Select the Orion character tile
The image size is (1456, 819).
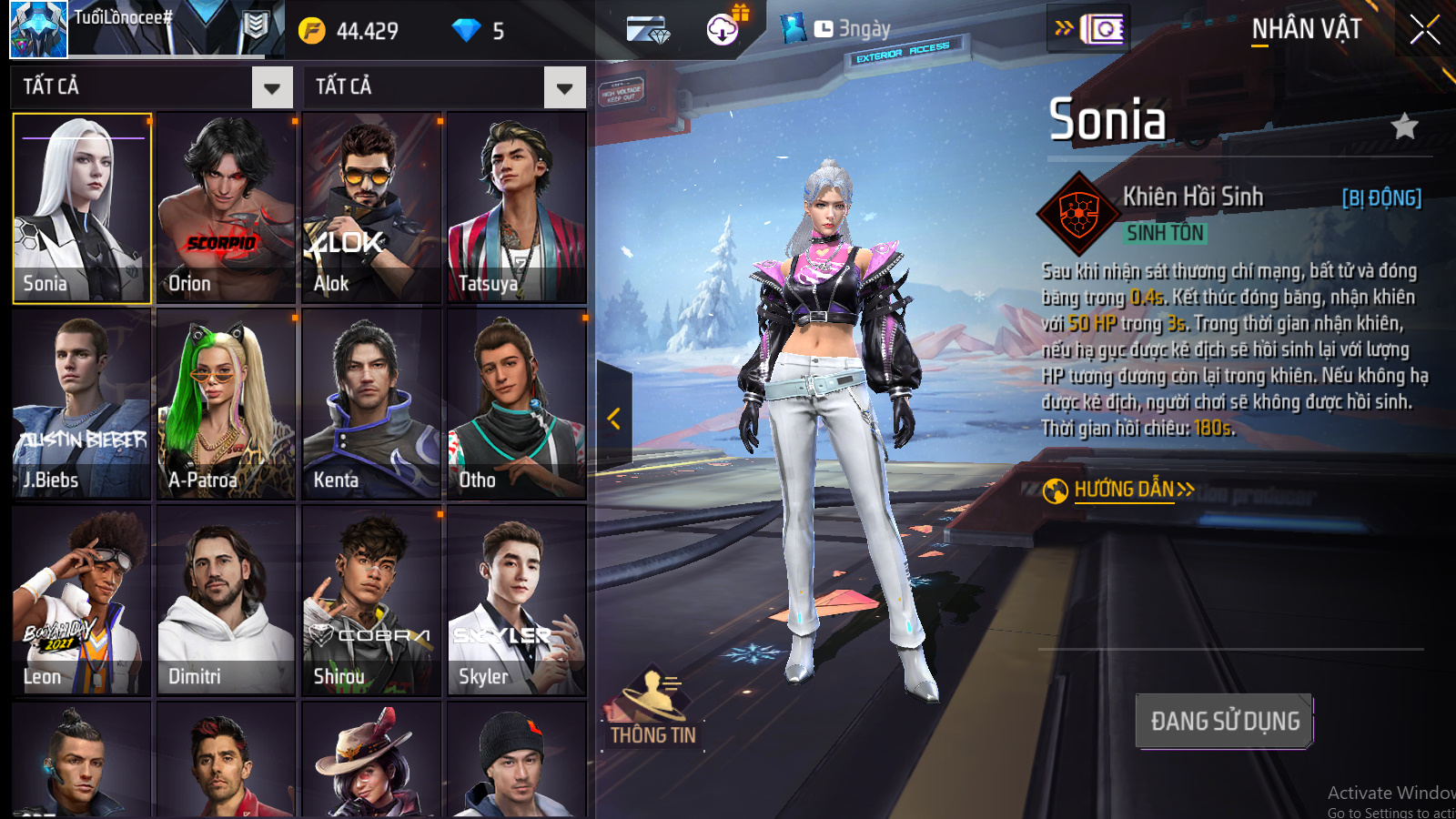[x=227, y=208]
